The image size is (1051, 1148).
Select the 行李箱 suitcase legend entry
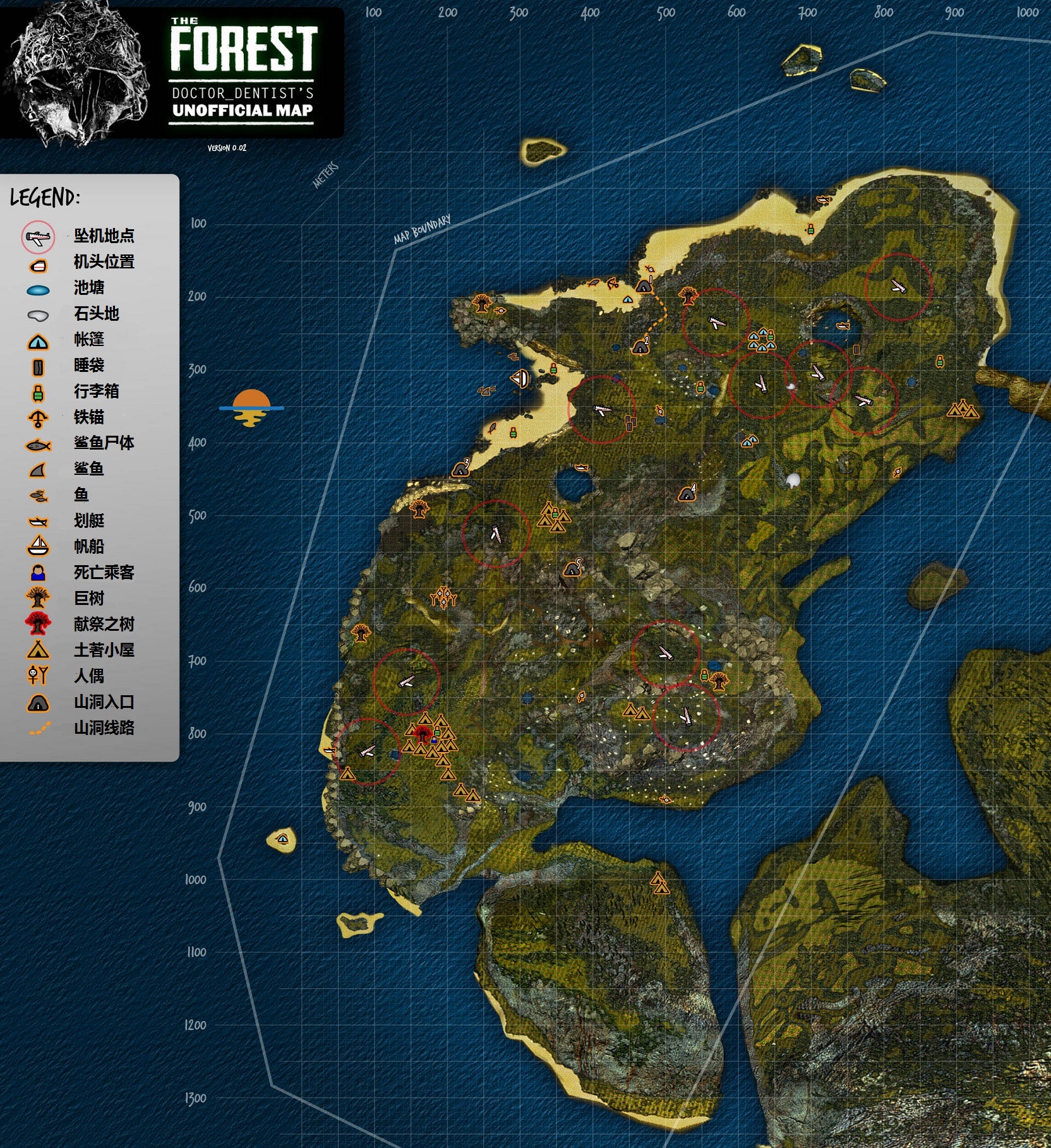(96, 392)
